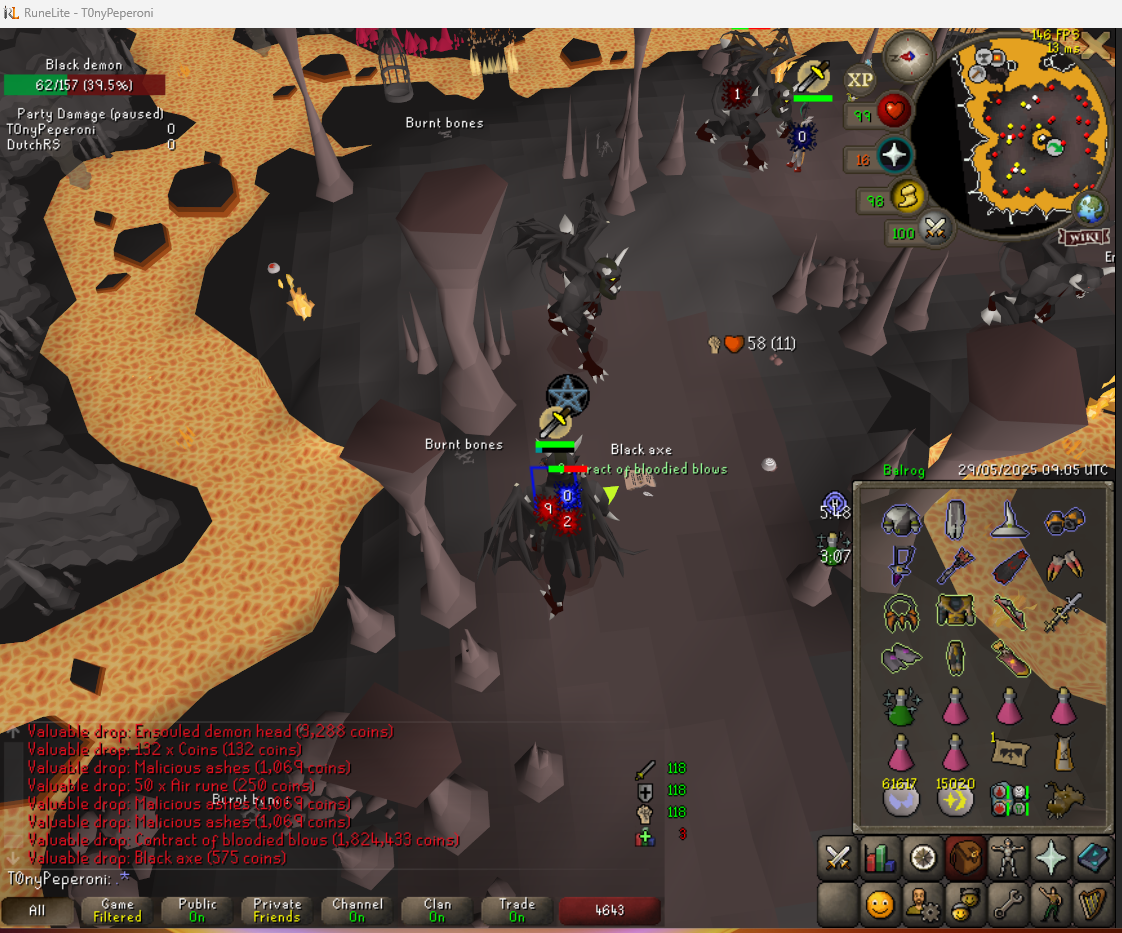Open the world map globe
Image resolution: width=1122 pixels, height=933 pixels.
pos(1088,208)
